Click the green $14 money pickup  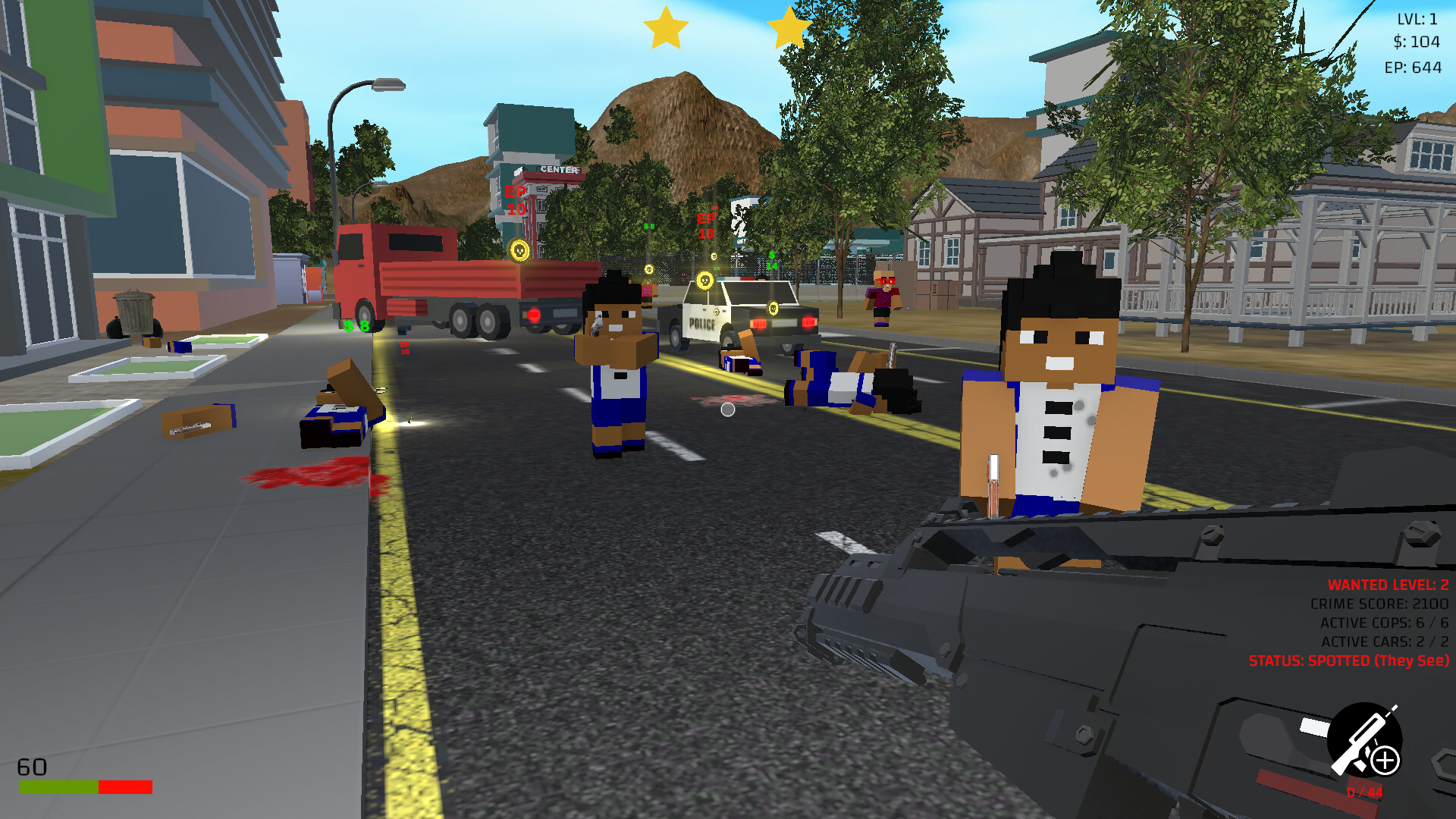pos(771,260)
